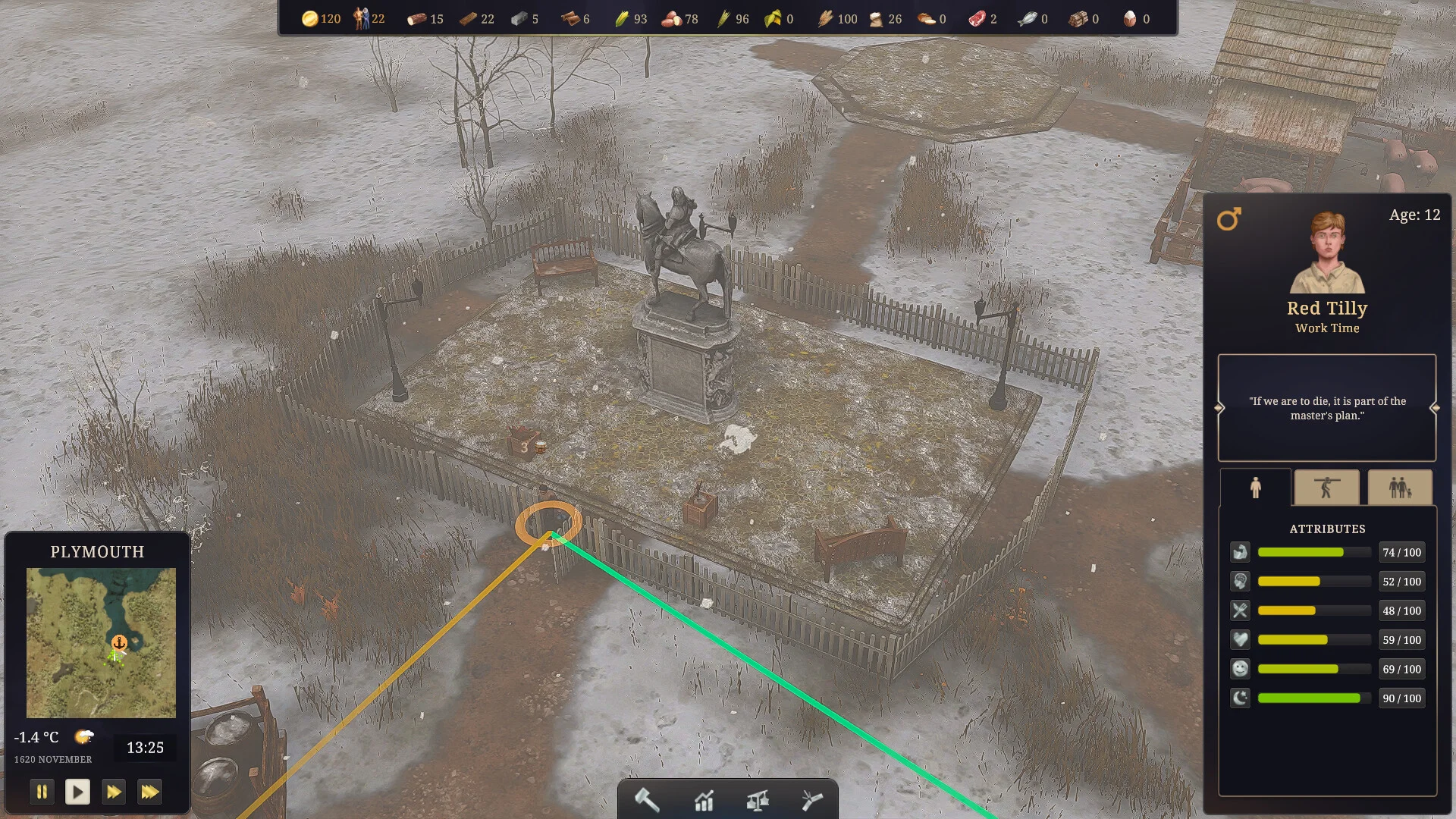
Task: Open the hammer build menu
Action: (647, 800)
